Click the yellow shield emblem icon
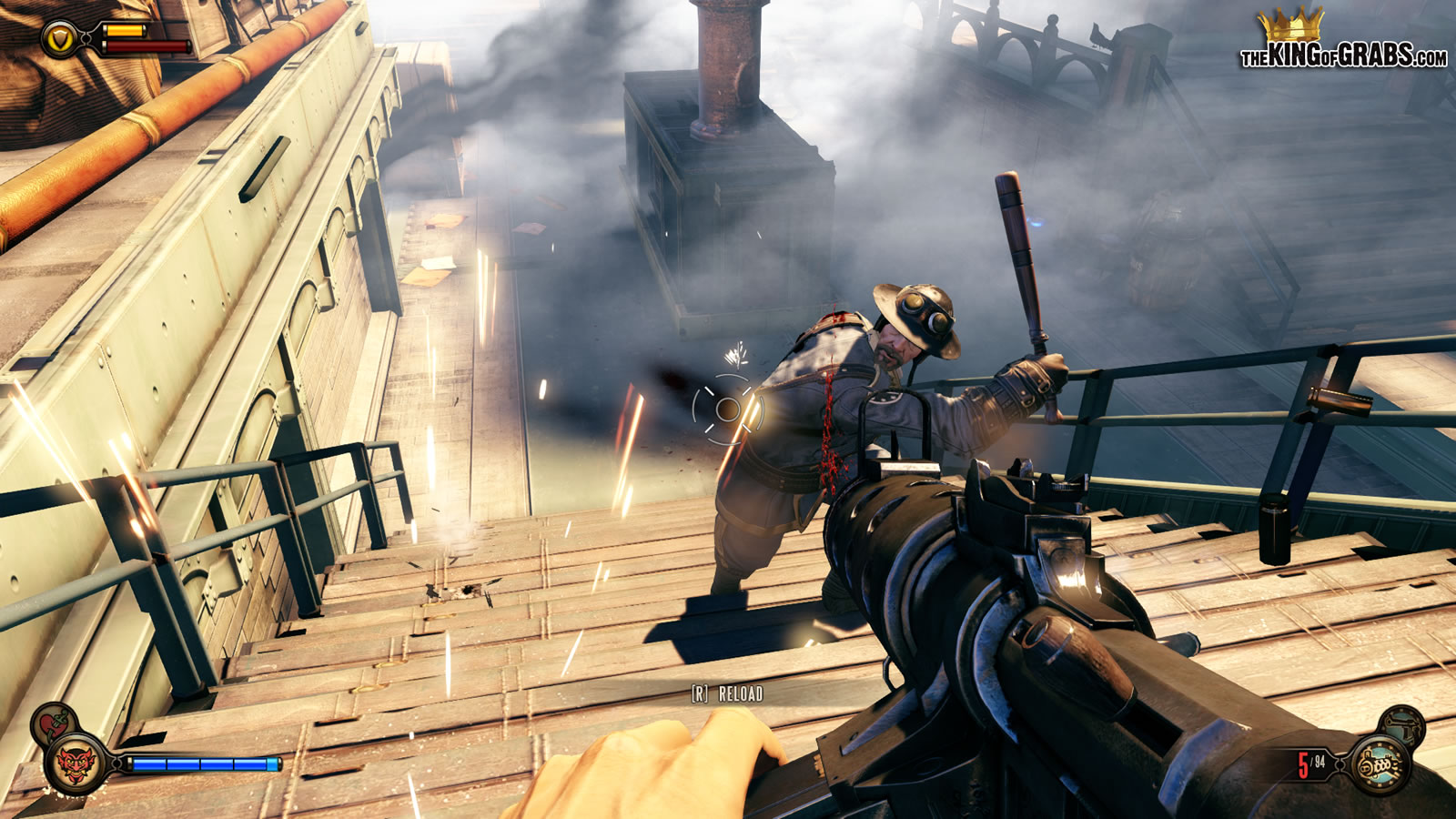1456x819 pixels. (x=60, y=39)
